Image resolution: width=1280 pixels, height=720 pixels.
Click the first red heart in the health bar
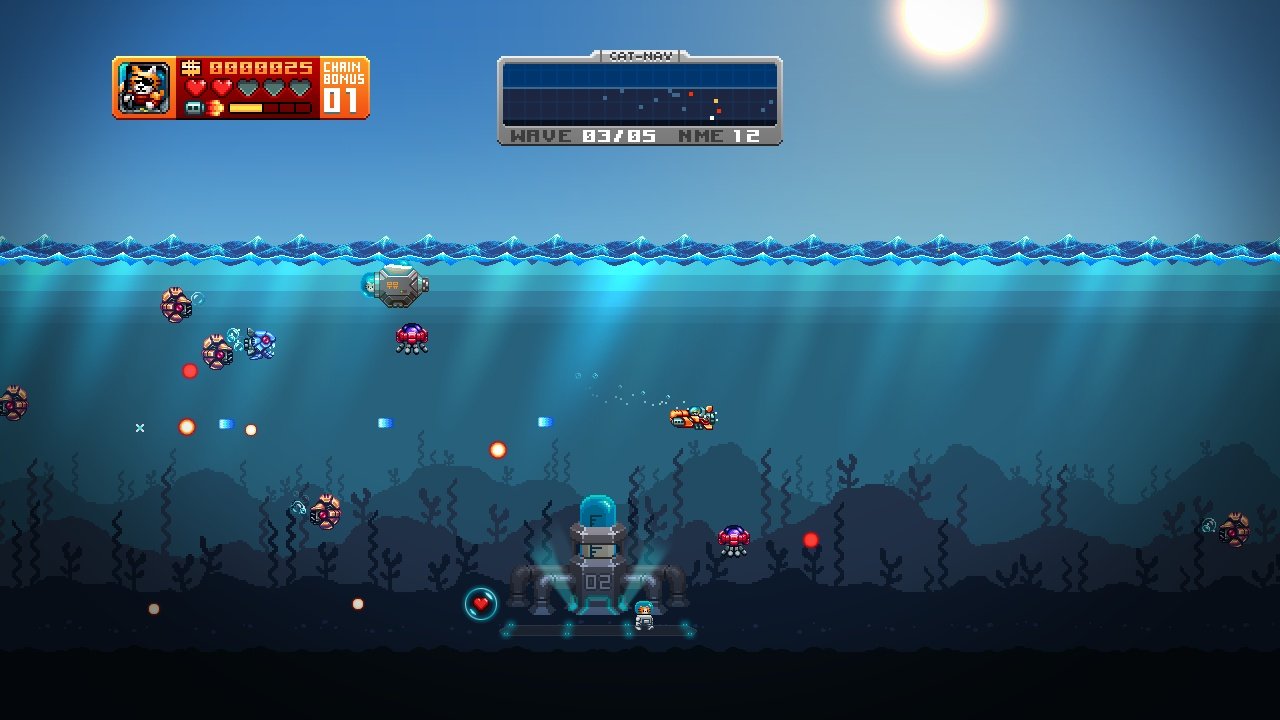coord(198,86)
